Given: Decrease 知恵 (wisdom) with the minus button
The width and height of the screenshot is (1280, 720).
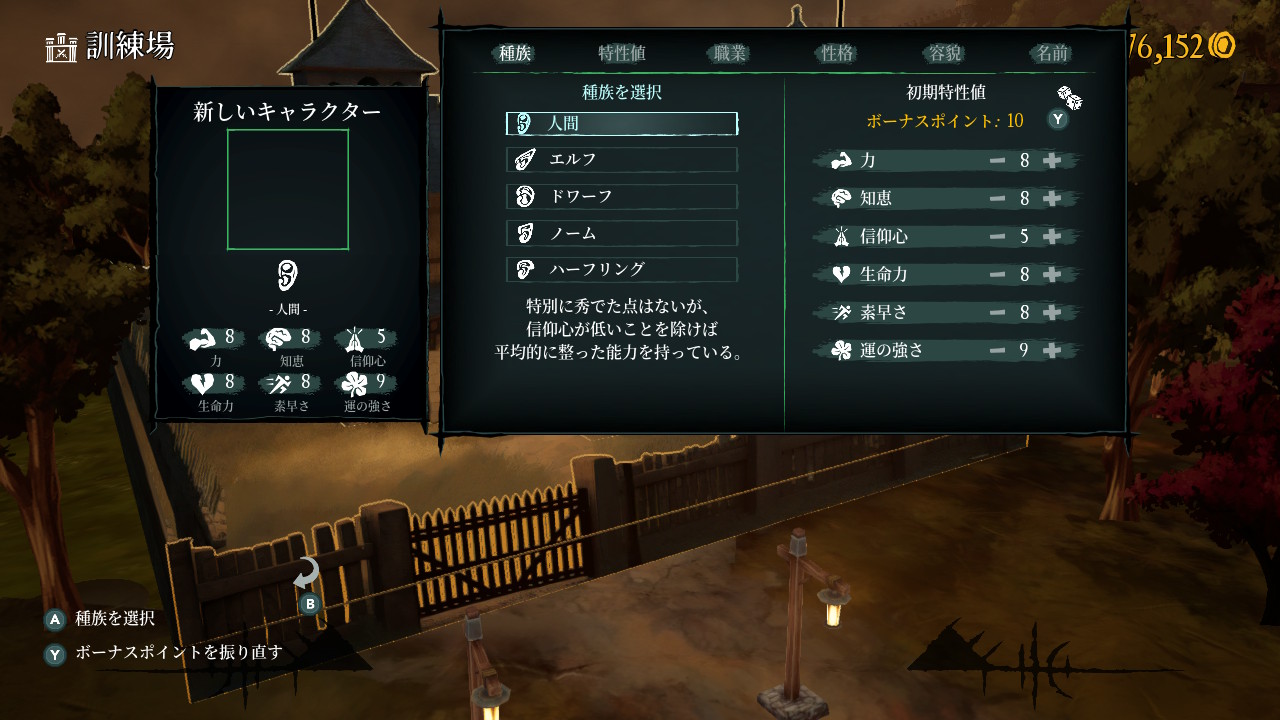Looking at the screenshot, I should [997, 199].
